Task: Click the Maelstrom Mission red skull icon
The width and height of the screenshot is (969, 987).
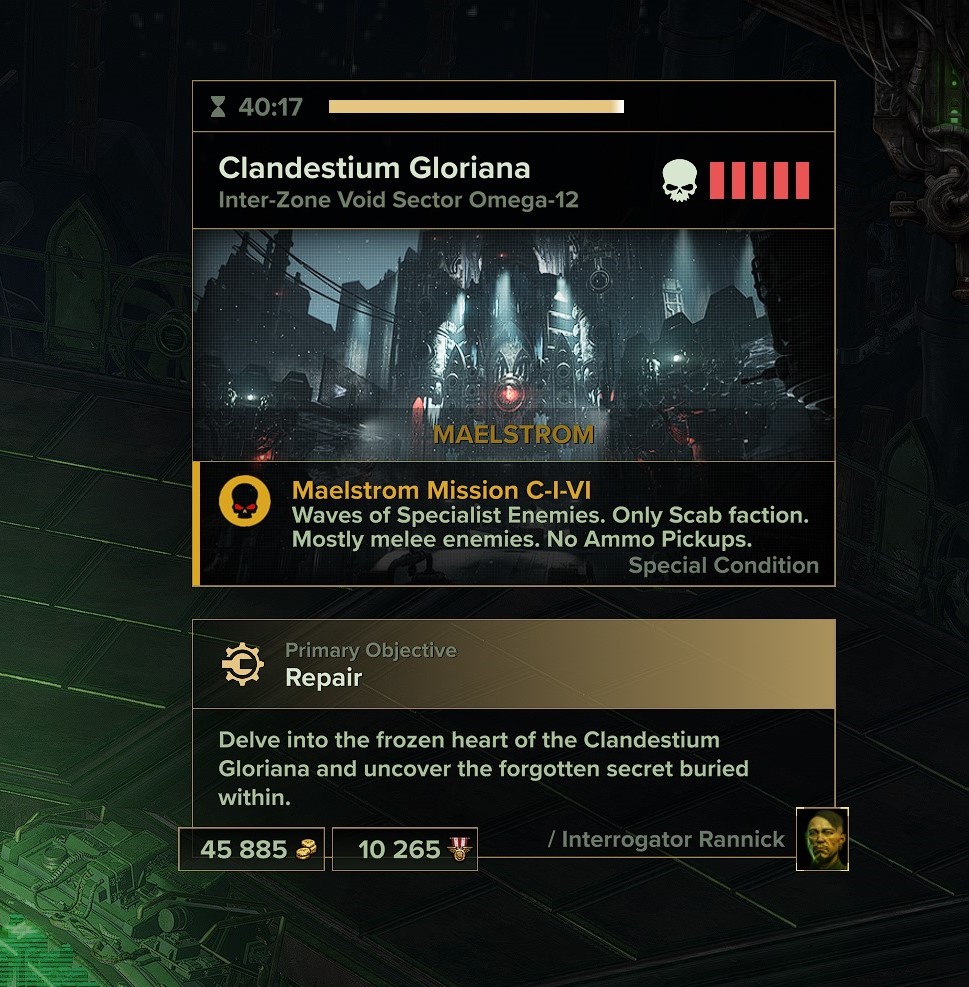Action: (x=244, y=505)
